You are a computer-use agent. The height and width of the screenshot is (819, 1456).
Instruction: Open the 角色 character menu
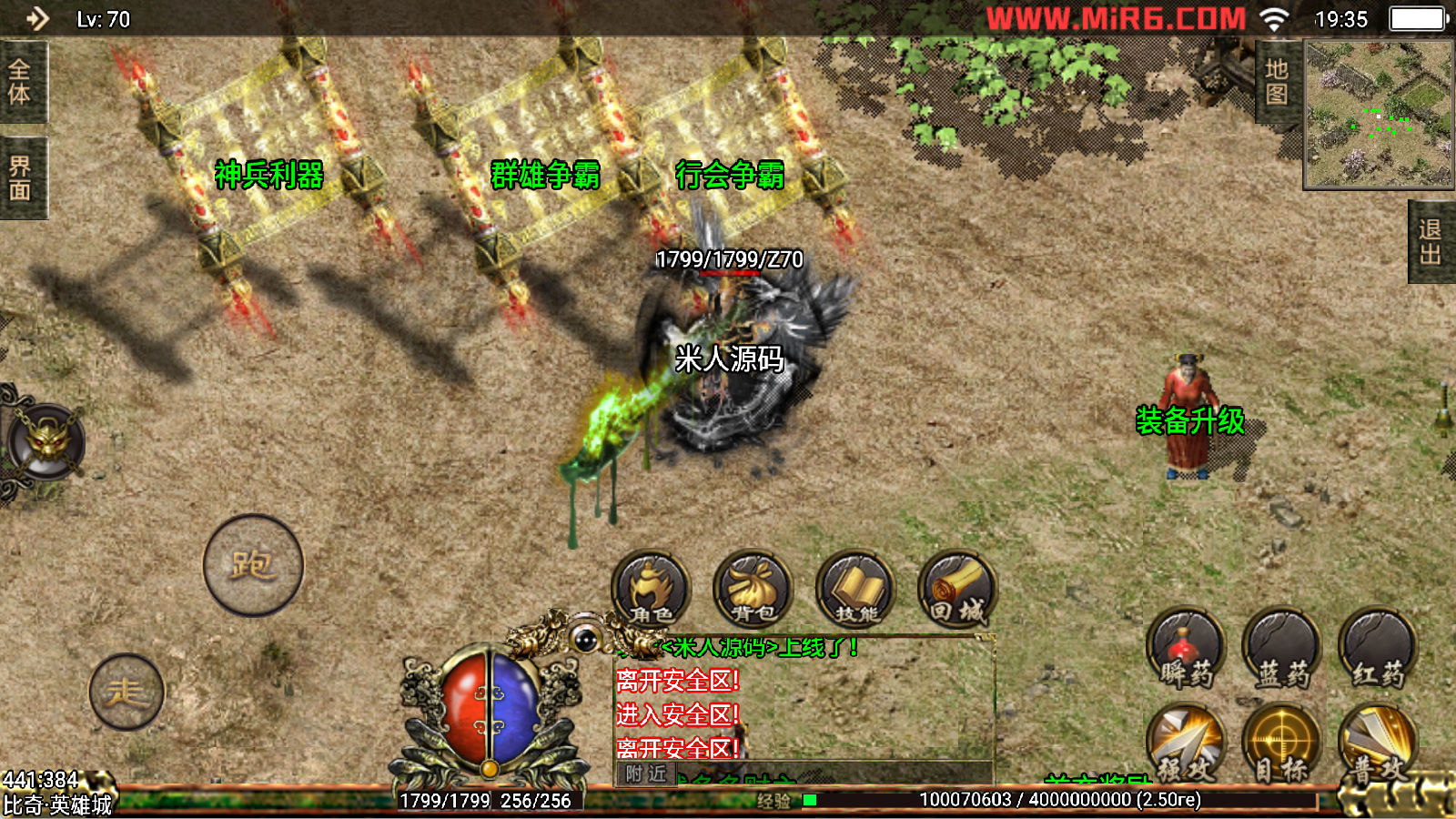[651, 590]
